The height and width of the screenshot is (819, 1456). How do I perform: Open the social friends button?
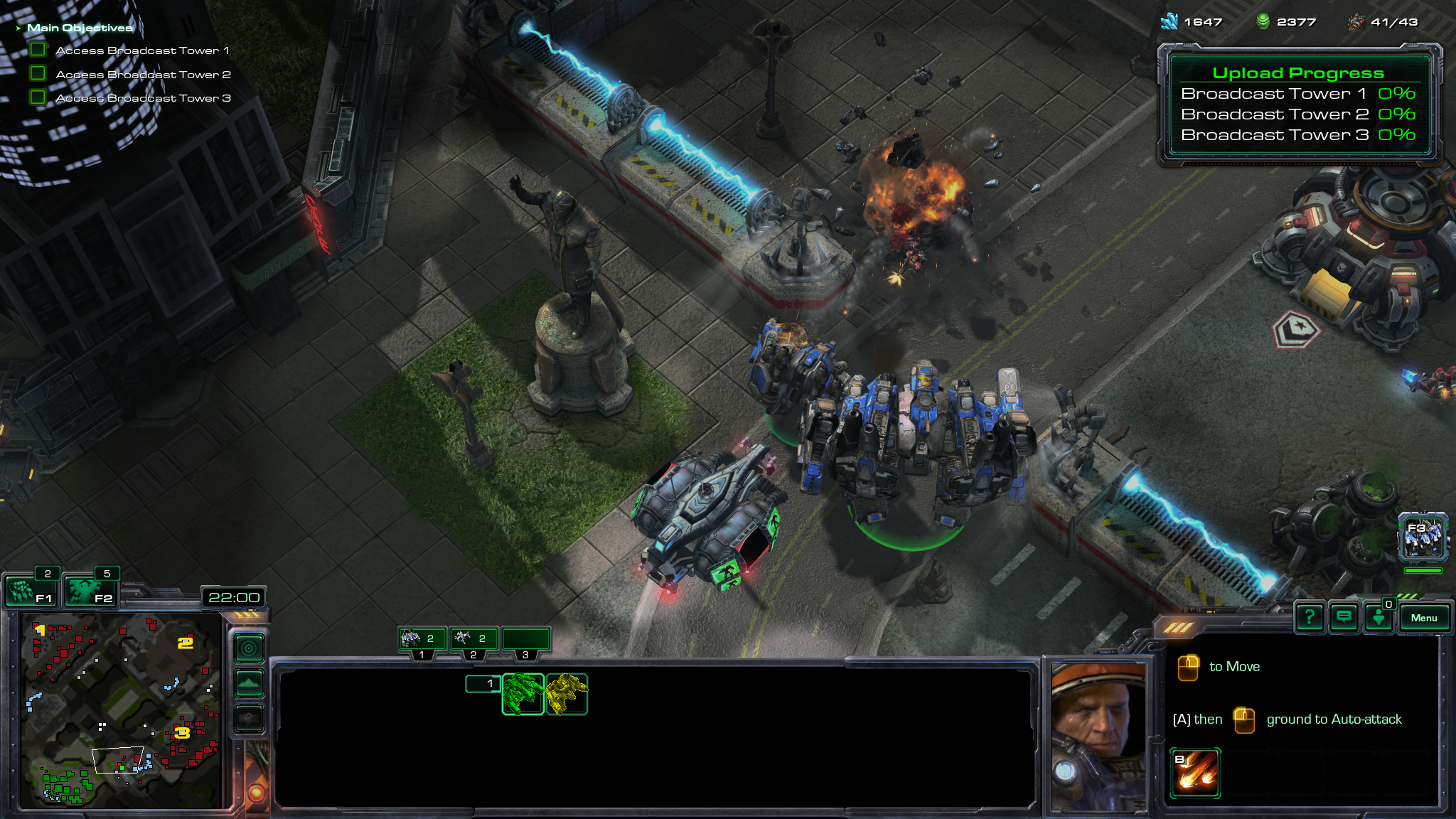pos(1378,618)
